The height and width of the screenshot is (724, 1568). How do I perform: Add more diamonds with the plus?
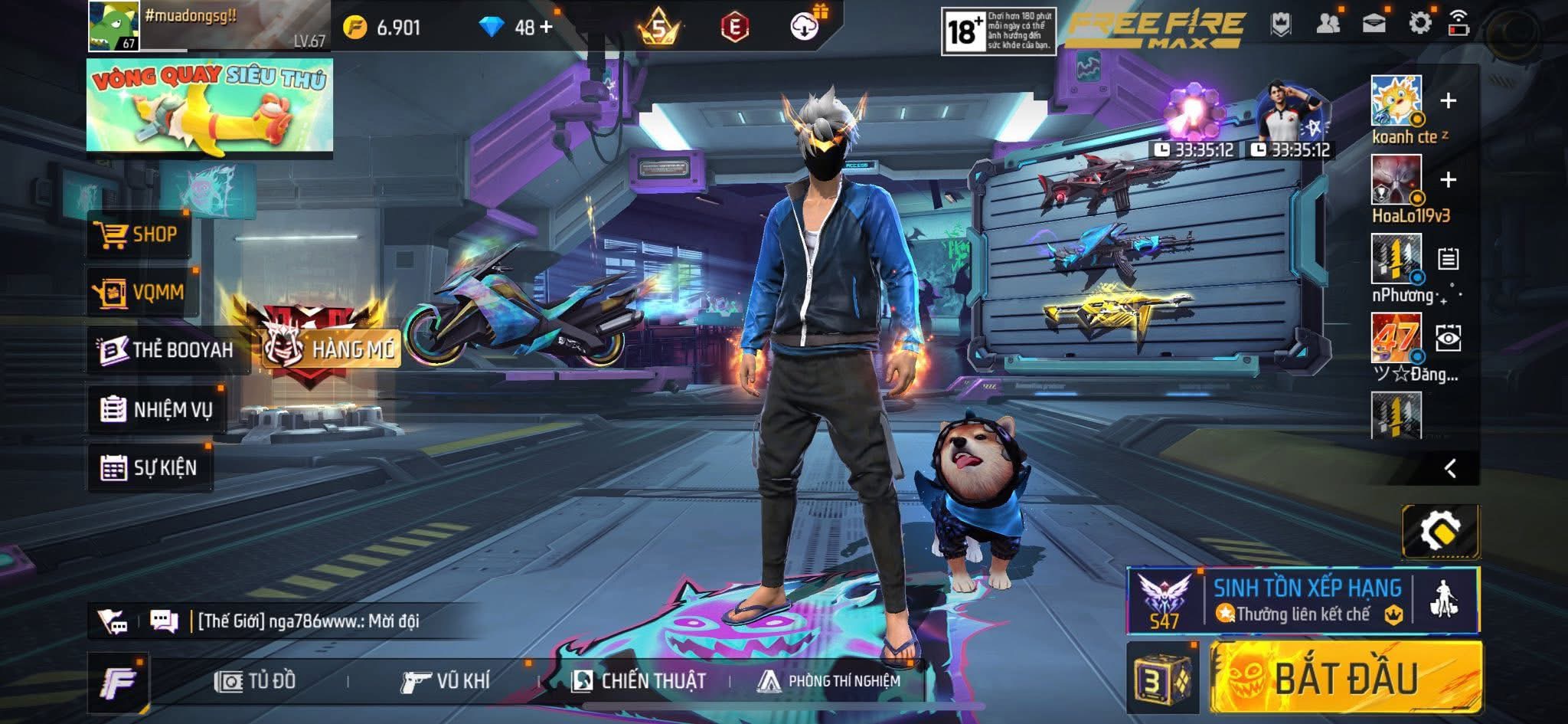click(x=546, y=28)
